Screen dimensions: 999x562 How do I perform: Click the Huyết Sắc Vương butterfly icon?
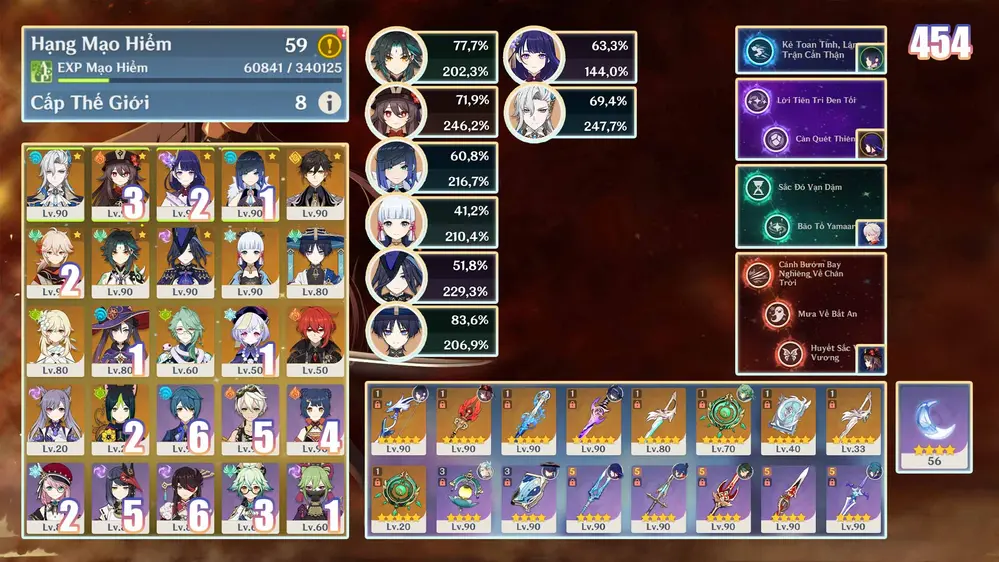[791, 354]
